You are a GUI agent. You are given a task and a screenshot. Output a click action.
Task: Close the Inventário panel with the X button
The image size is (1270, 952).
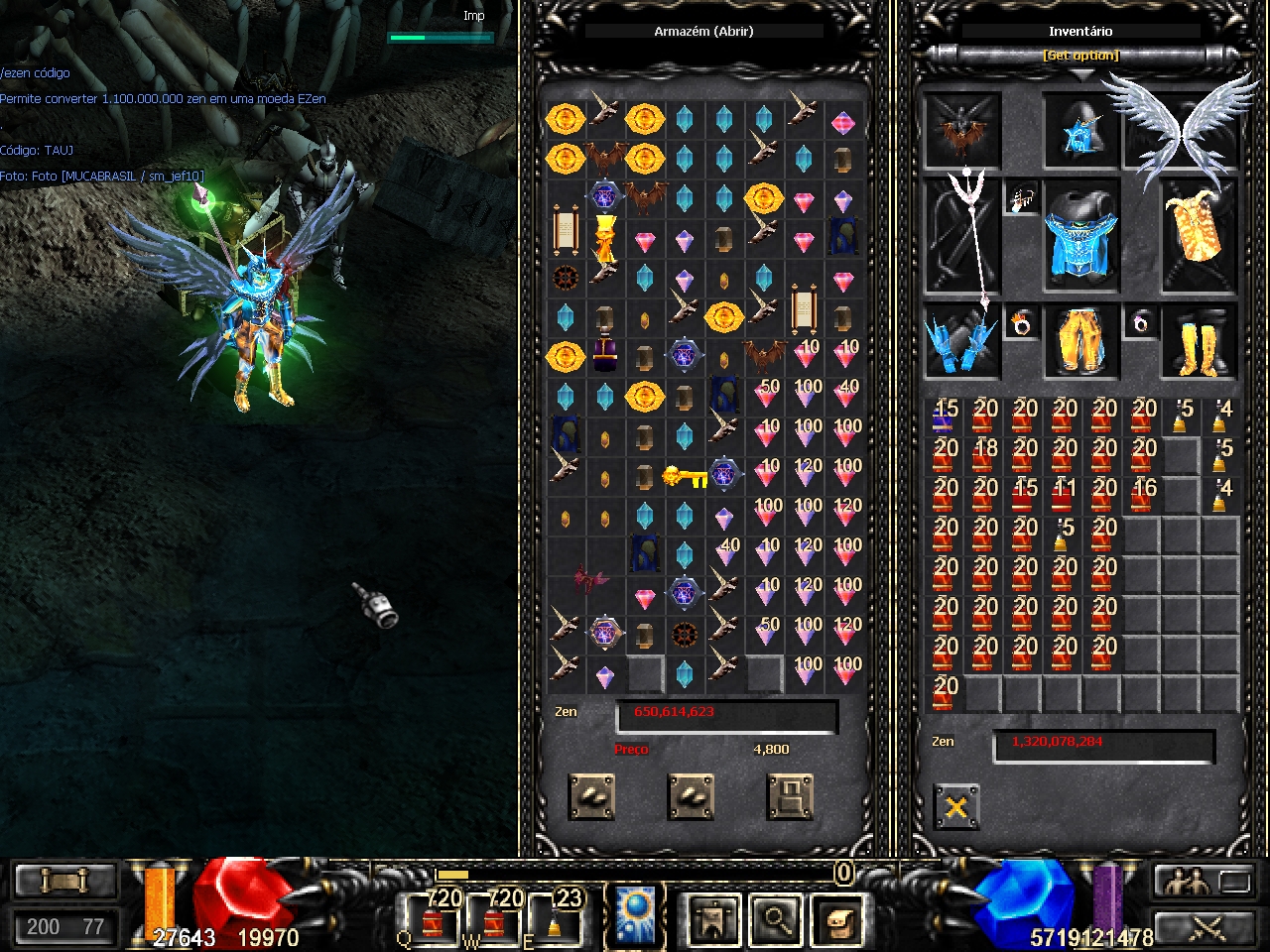pos(956,807)
